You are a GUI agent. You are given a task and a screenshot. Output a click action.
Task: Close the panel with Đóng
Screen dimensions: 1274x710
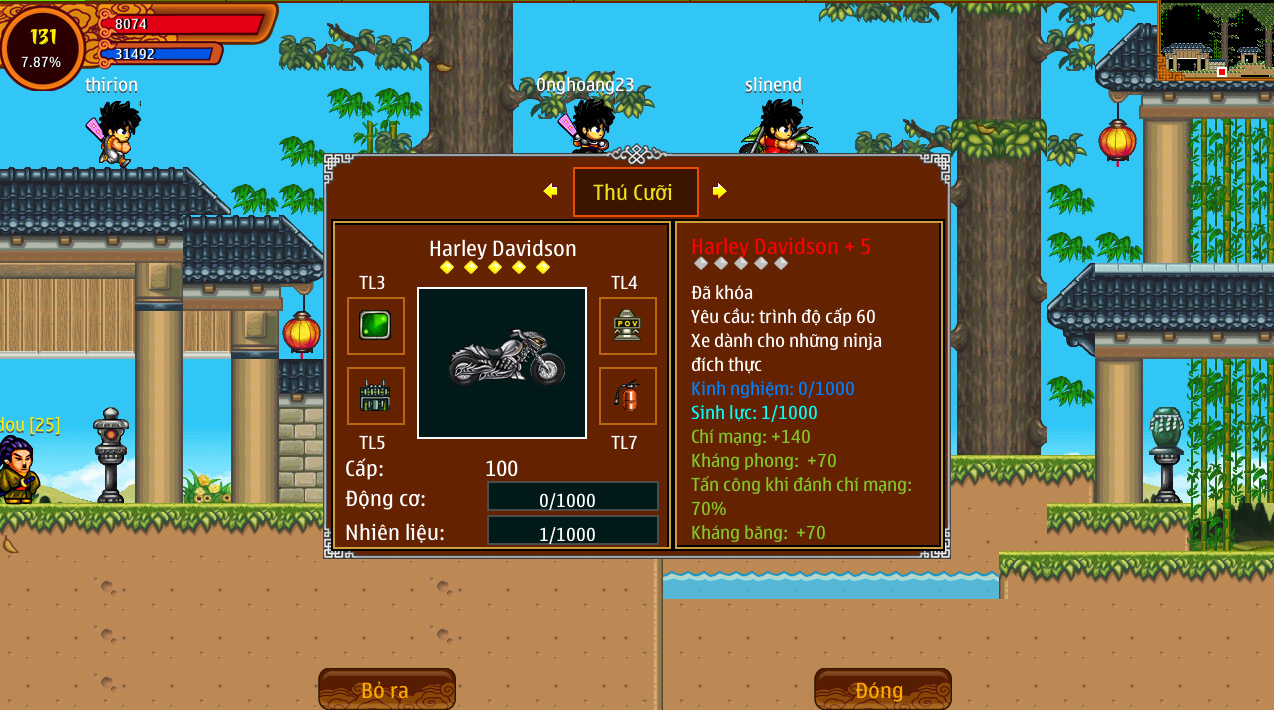882,690
